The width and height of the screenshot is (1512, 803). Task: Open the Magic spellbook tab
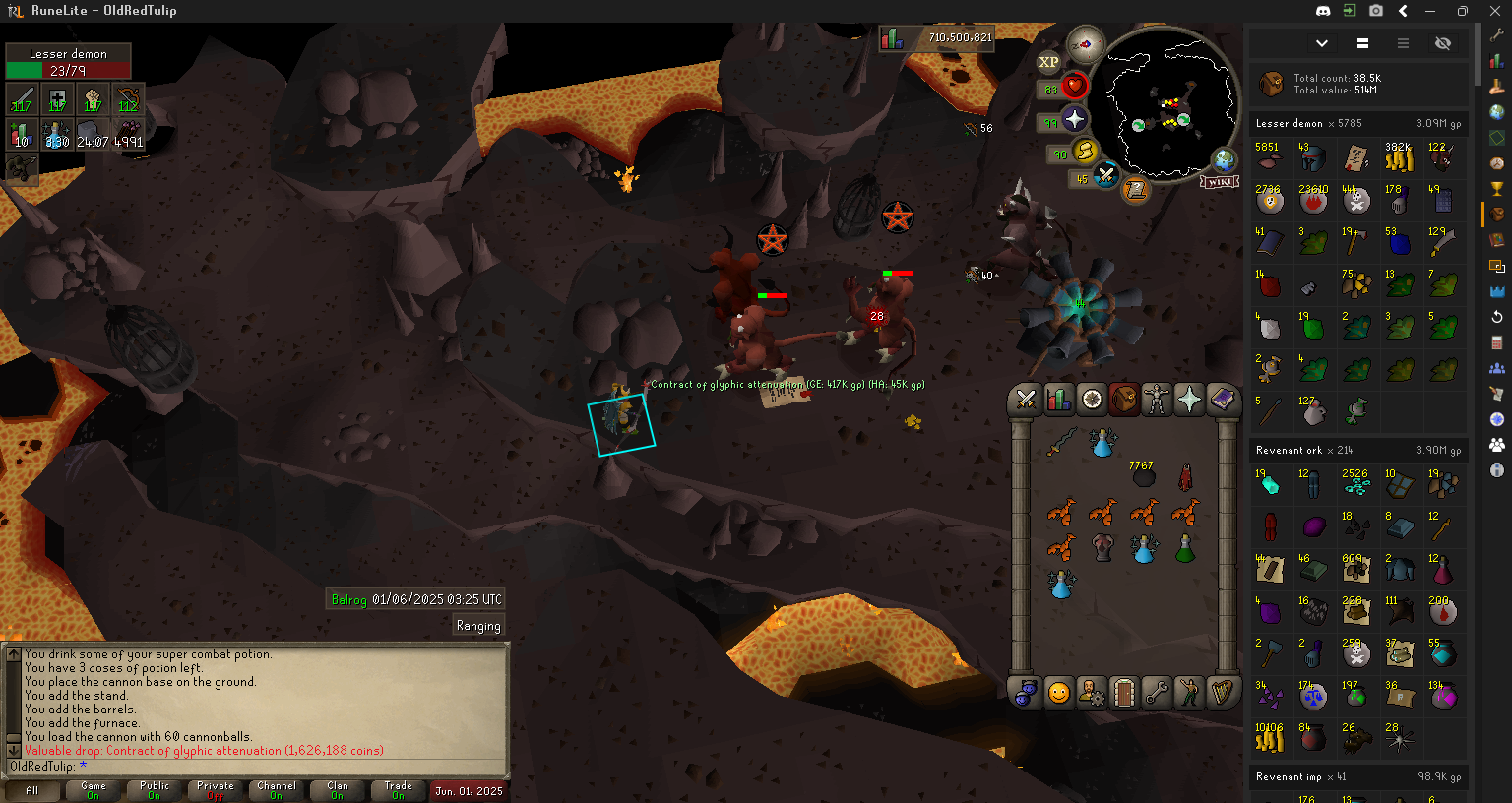[1222, 399]
